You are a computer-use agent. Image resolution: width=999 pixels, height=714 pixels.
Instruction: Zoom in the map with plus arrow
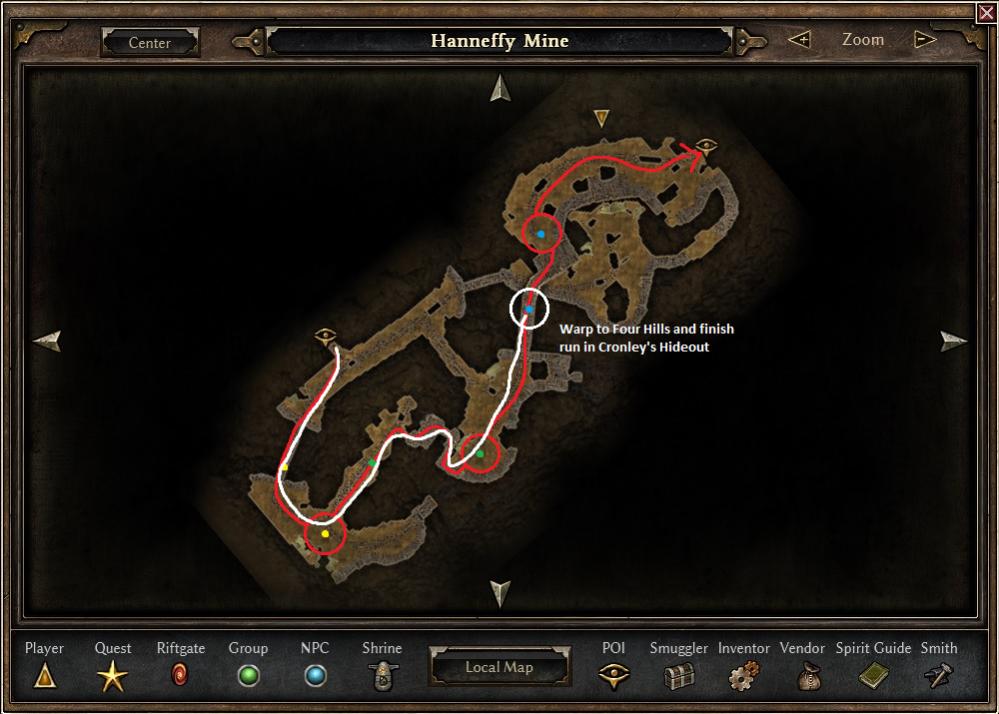click(x=799, y=40)
